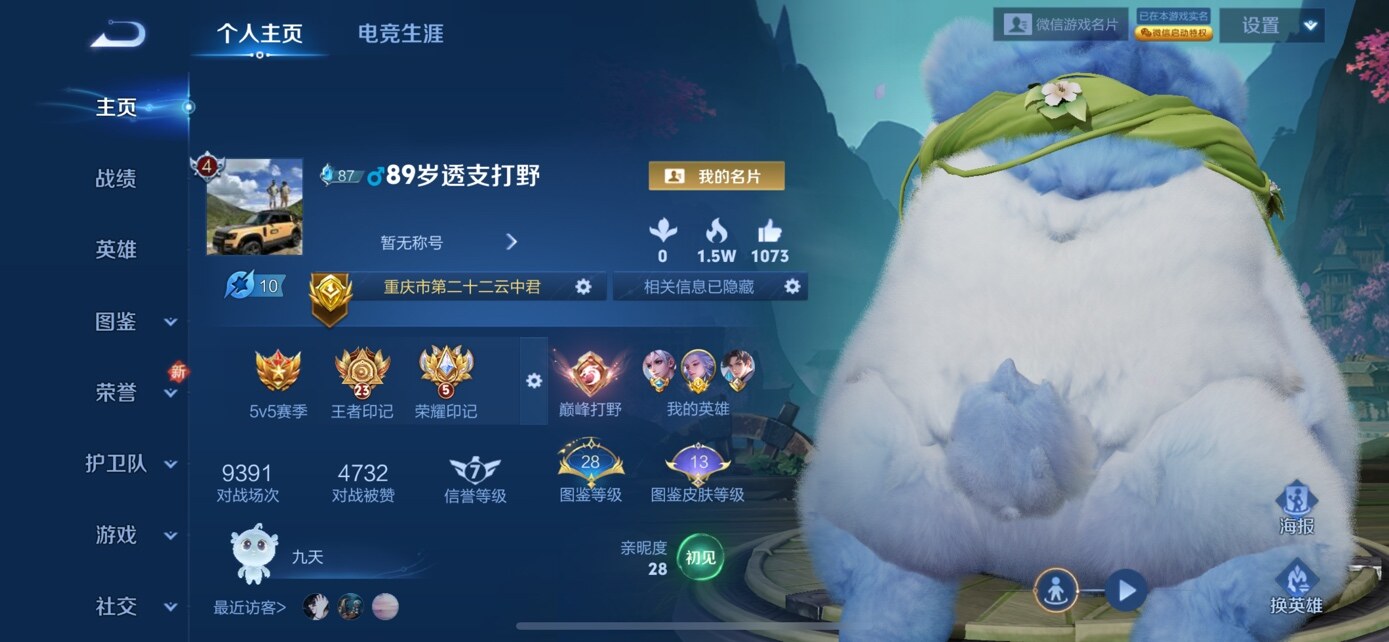The width and height of the screenshot is (1389, 642).
Task: Open the 荣誉 sidebar menu
Action: tap(135, 393)
